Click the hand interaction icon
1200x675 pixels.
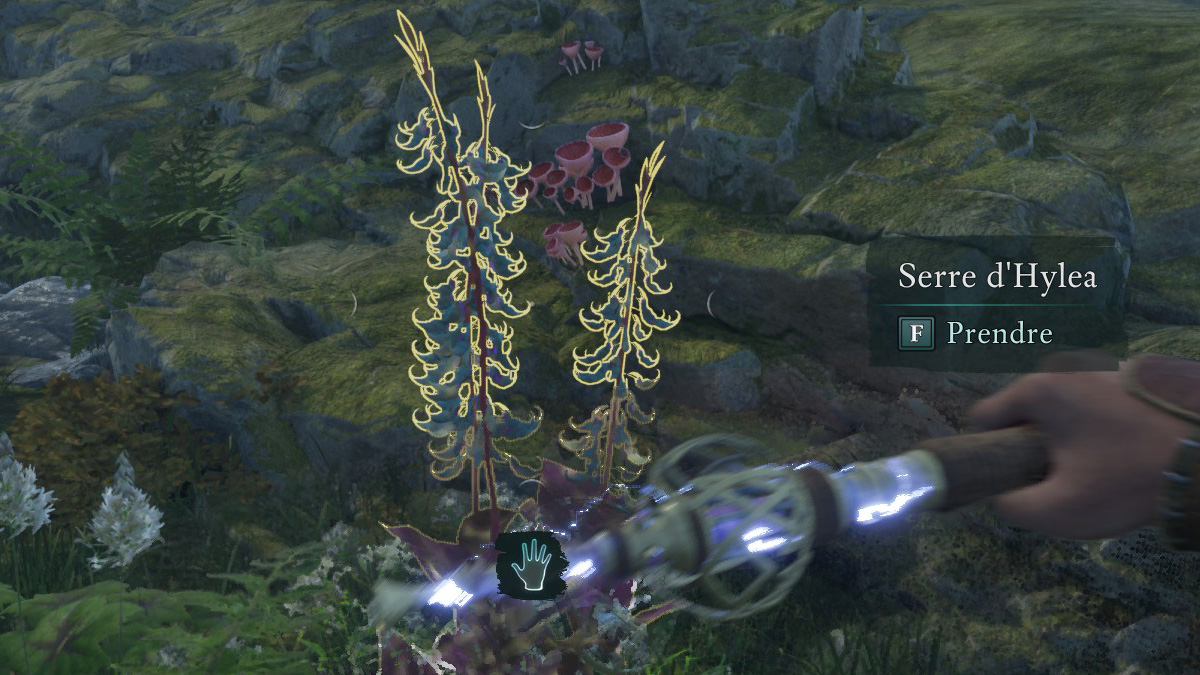[529, 564]
